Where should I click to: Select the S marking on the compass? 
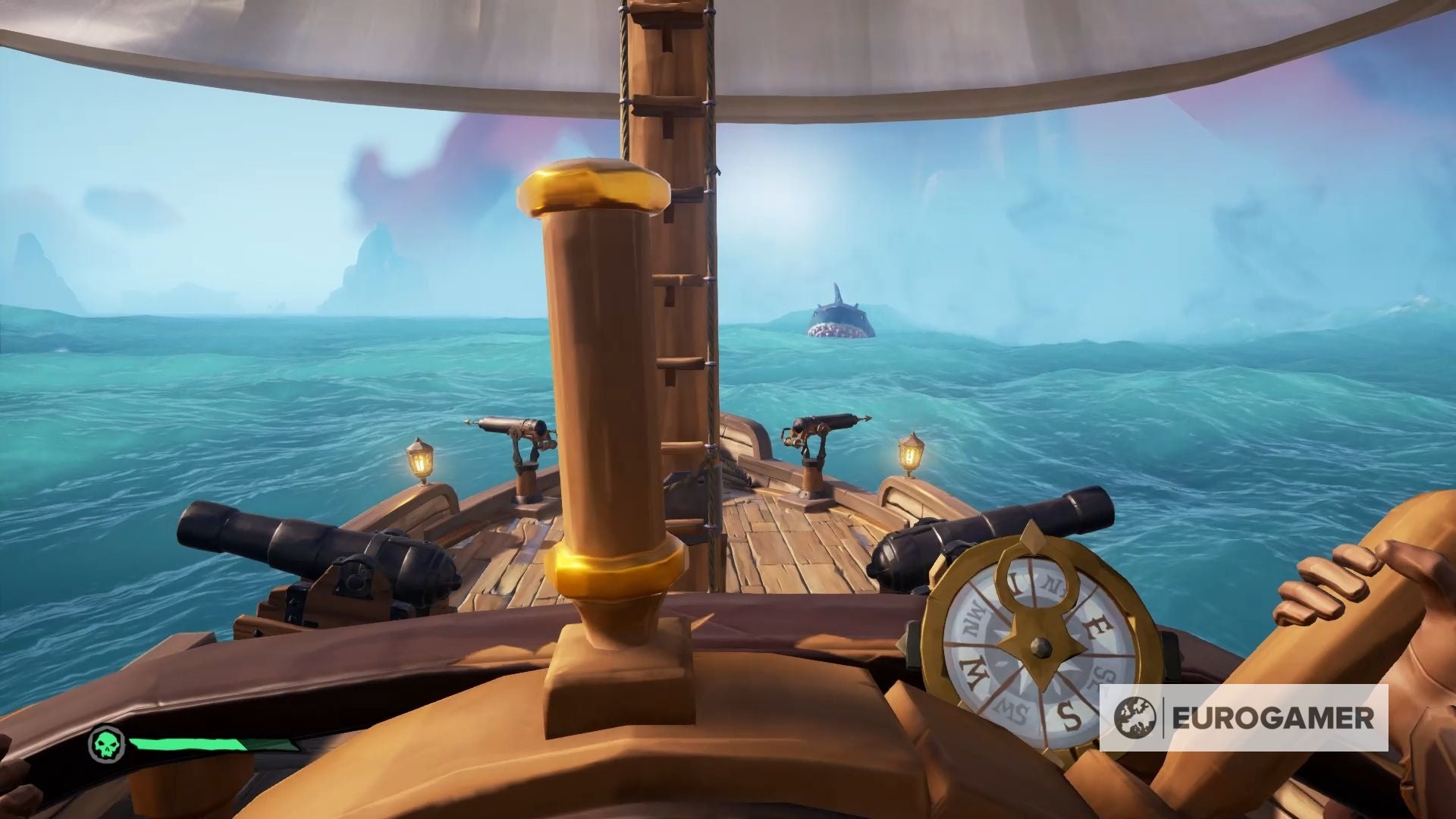click(1070, 716)
